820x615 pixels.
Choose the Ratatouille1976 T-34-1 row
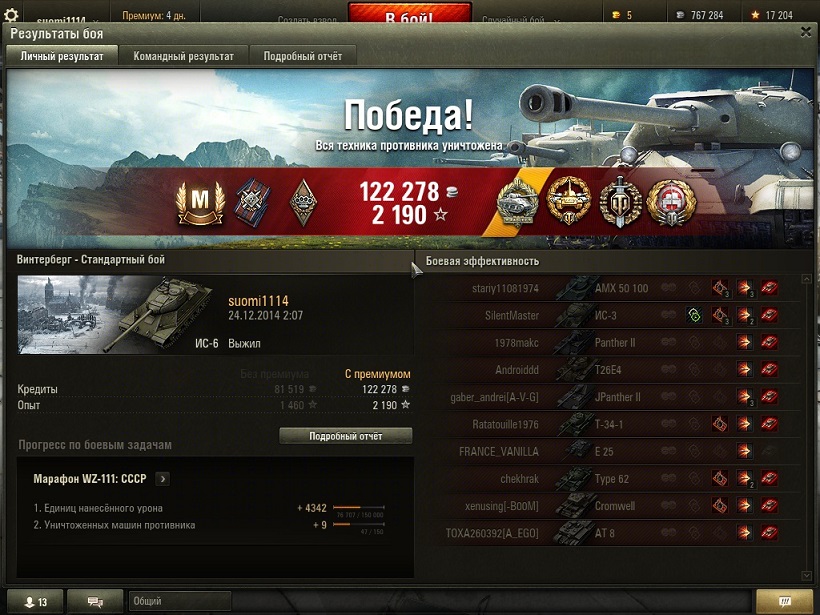point(610,424)
